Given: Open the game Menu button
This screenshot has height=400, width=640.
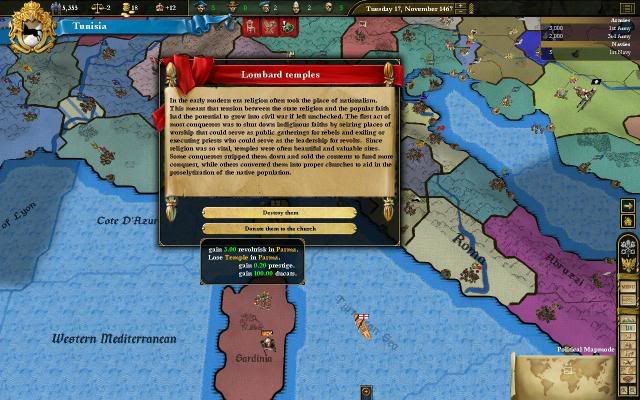Looking at the screenshot, I should coord(628,288).
